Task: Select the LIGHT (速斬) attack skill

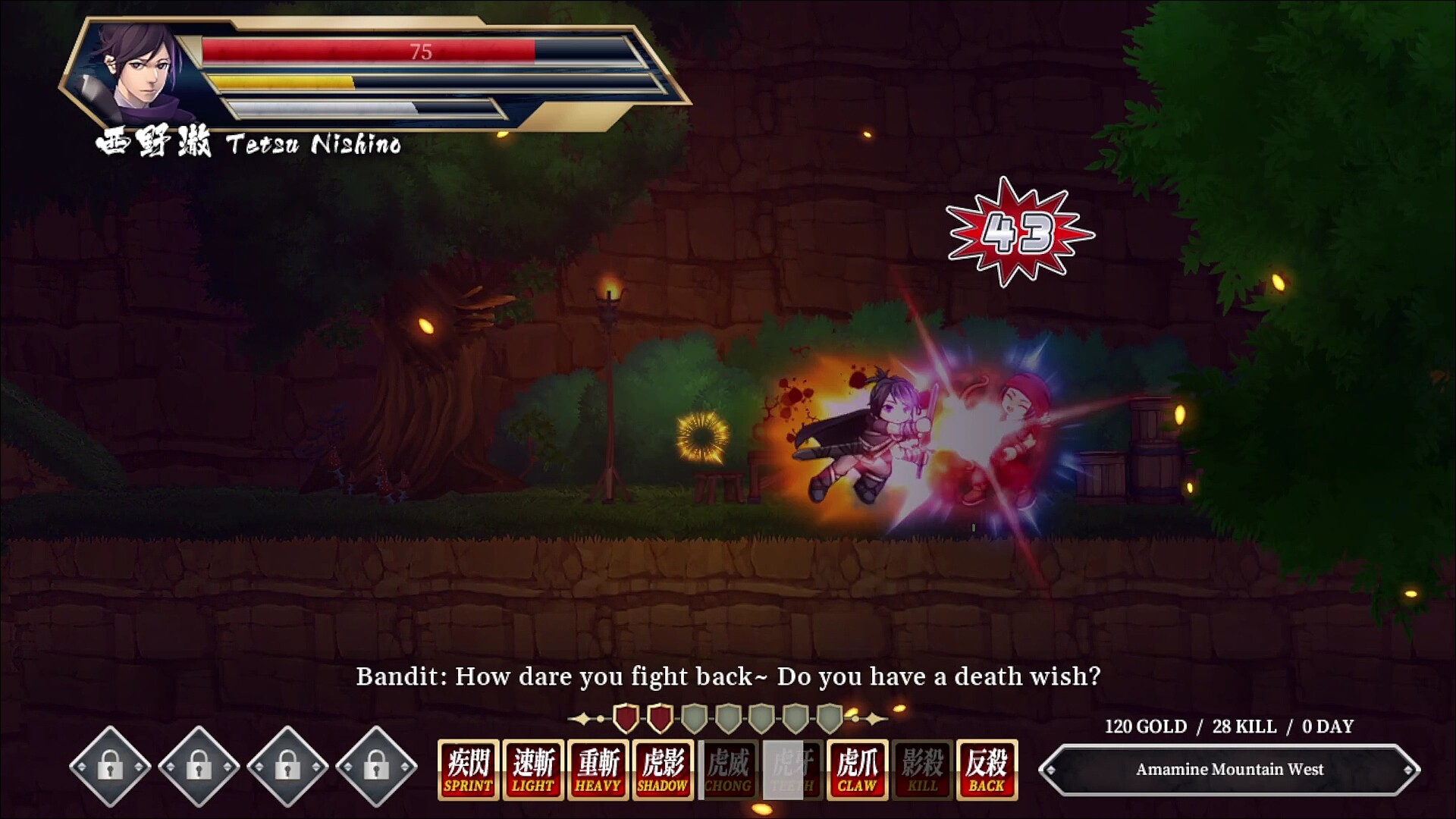Action: click(532, 769)
